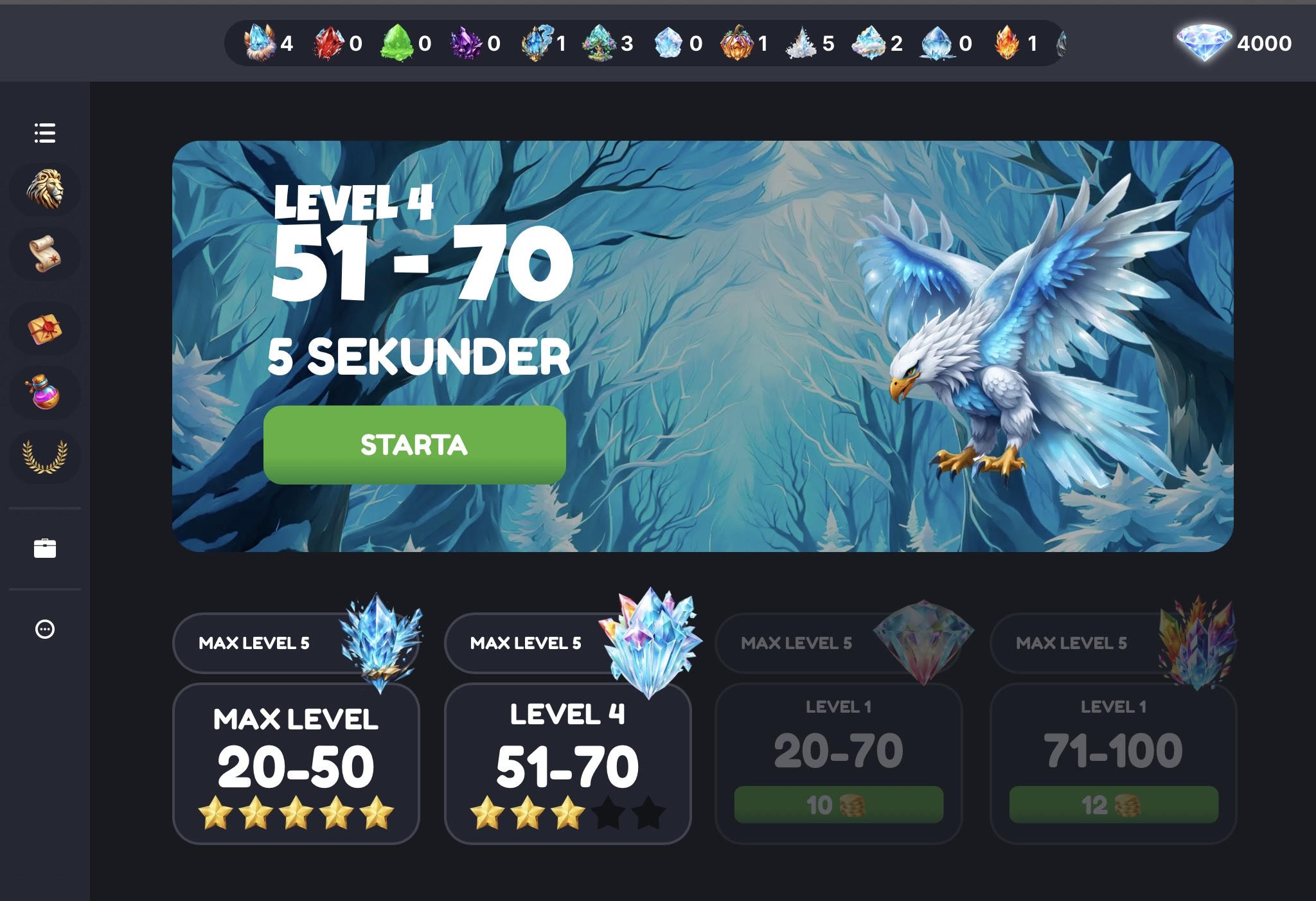Open the laurel wreath icon

tap(45, 456)
